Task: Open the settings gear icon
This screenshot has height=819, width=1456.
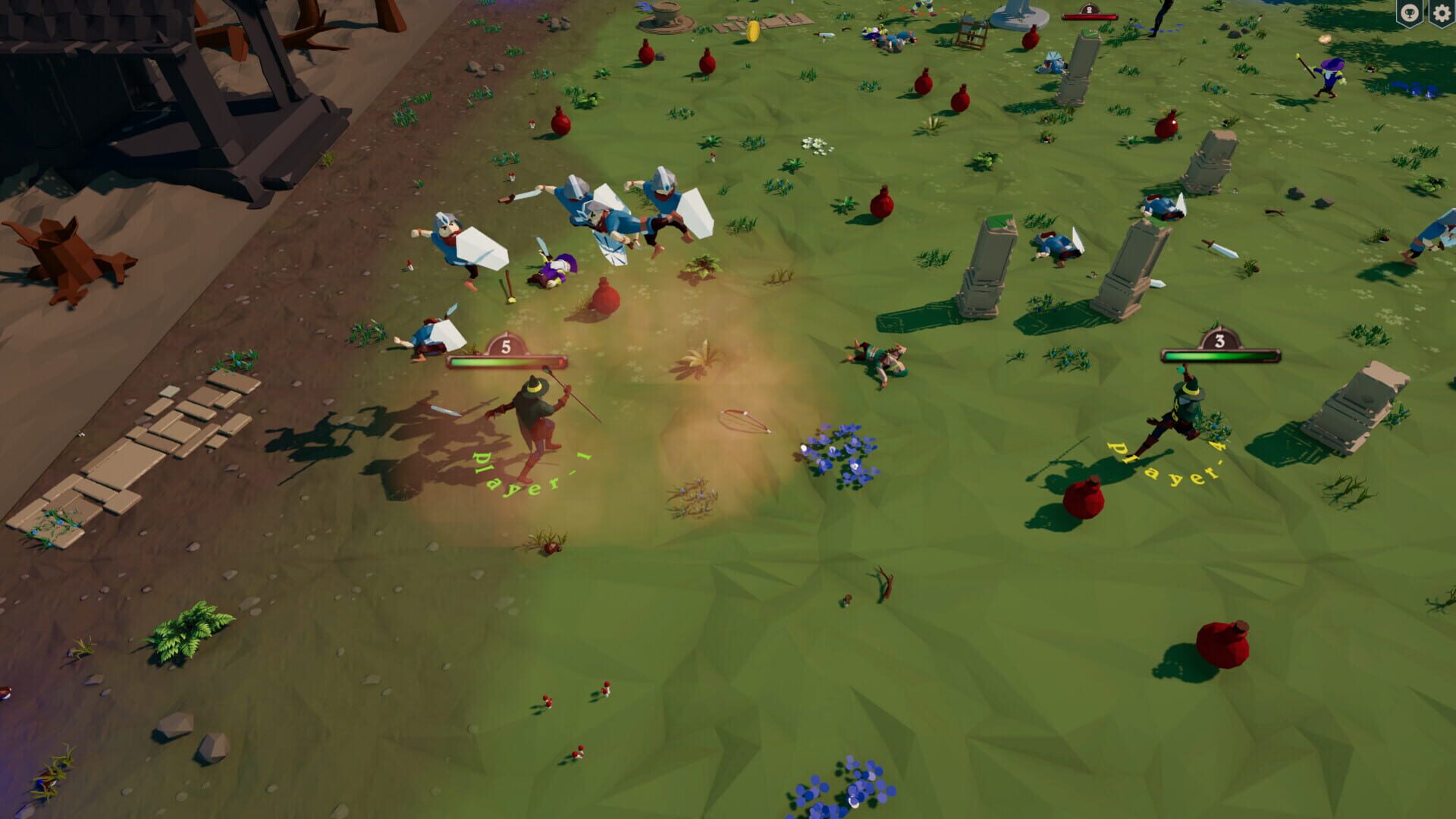Action: 1442,12
